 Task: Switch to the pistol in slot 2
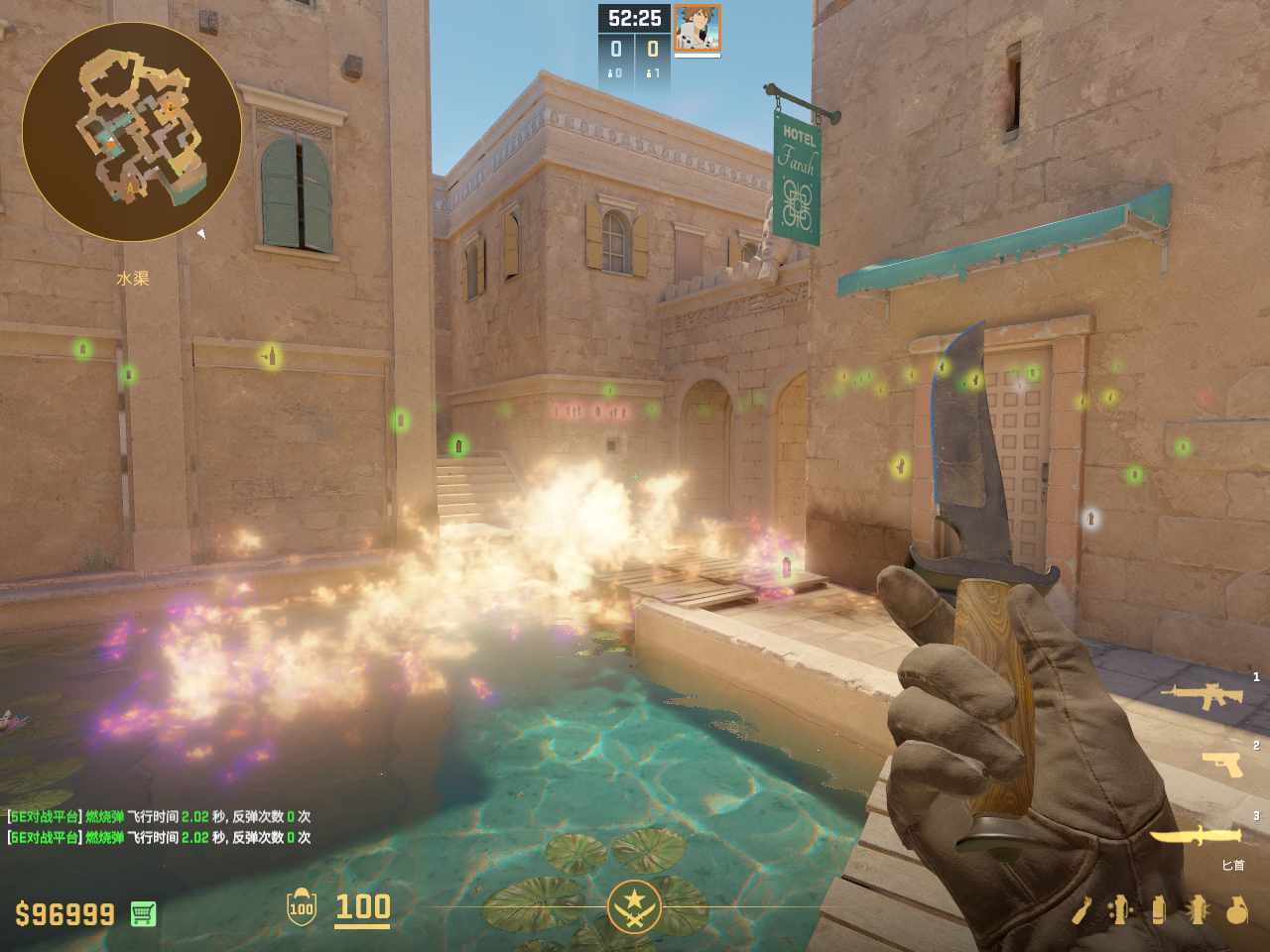pos(1222,764)
